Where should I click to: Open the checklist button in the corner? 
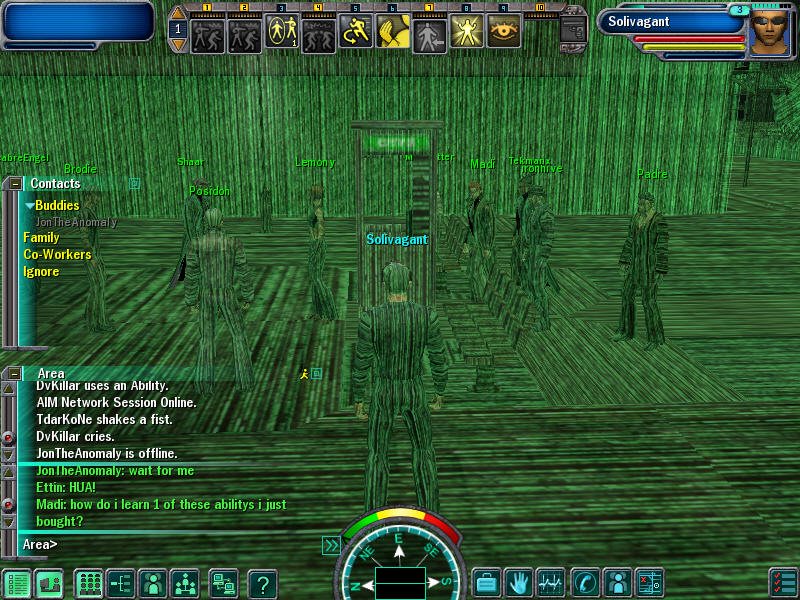(x=783, y=582)
